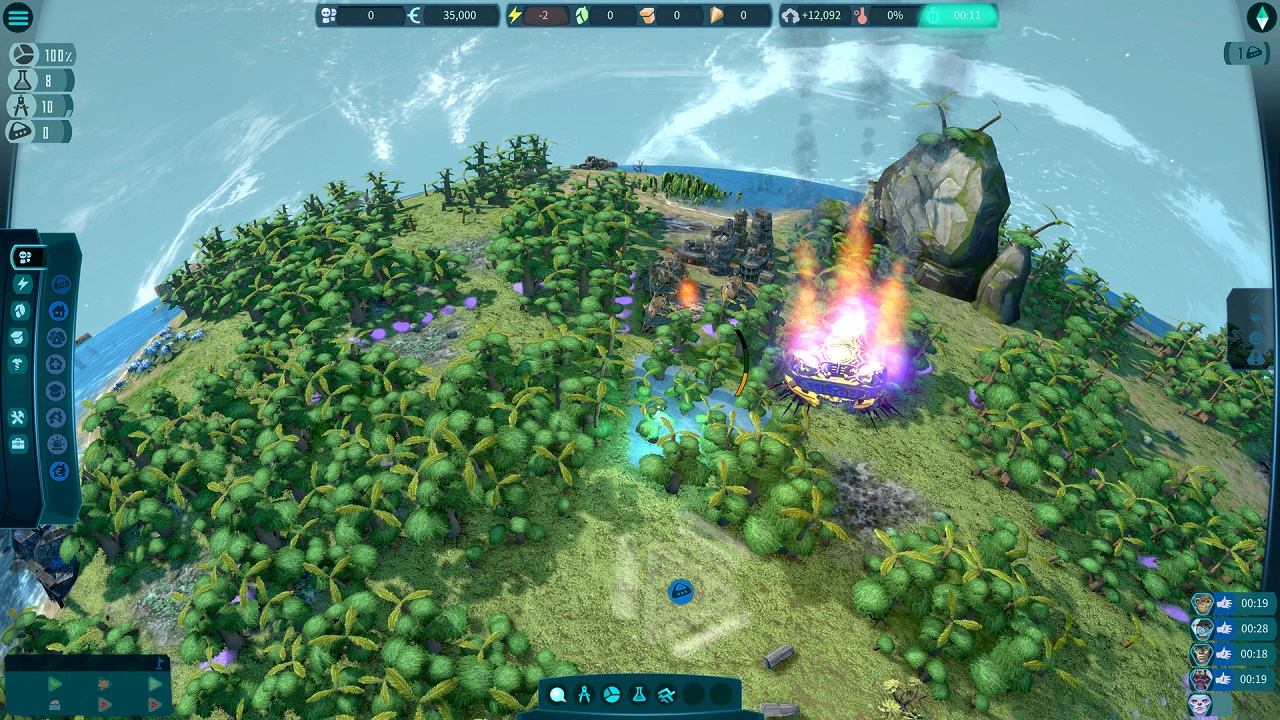This screenshot has width=1280, height=720.
Task: Open the toolbox category
Action: pos(18,444)
